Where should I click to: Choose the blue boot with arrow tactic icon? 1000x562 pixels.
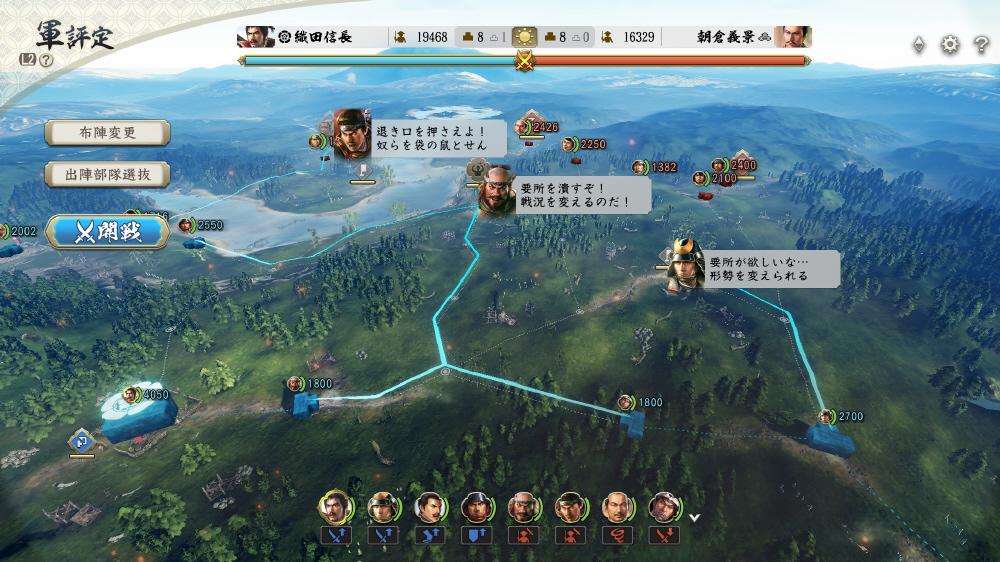click(429, 536)
